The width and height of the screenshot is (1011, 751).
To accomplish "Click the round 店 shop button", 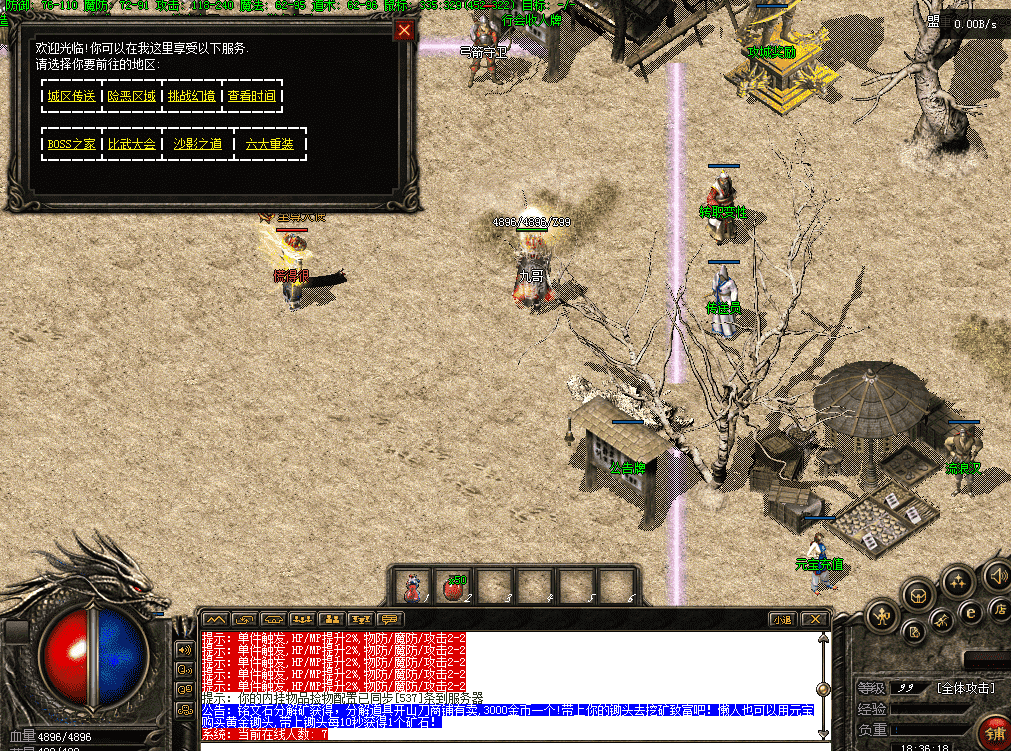I will [998, 608].
